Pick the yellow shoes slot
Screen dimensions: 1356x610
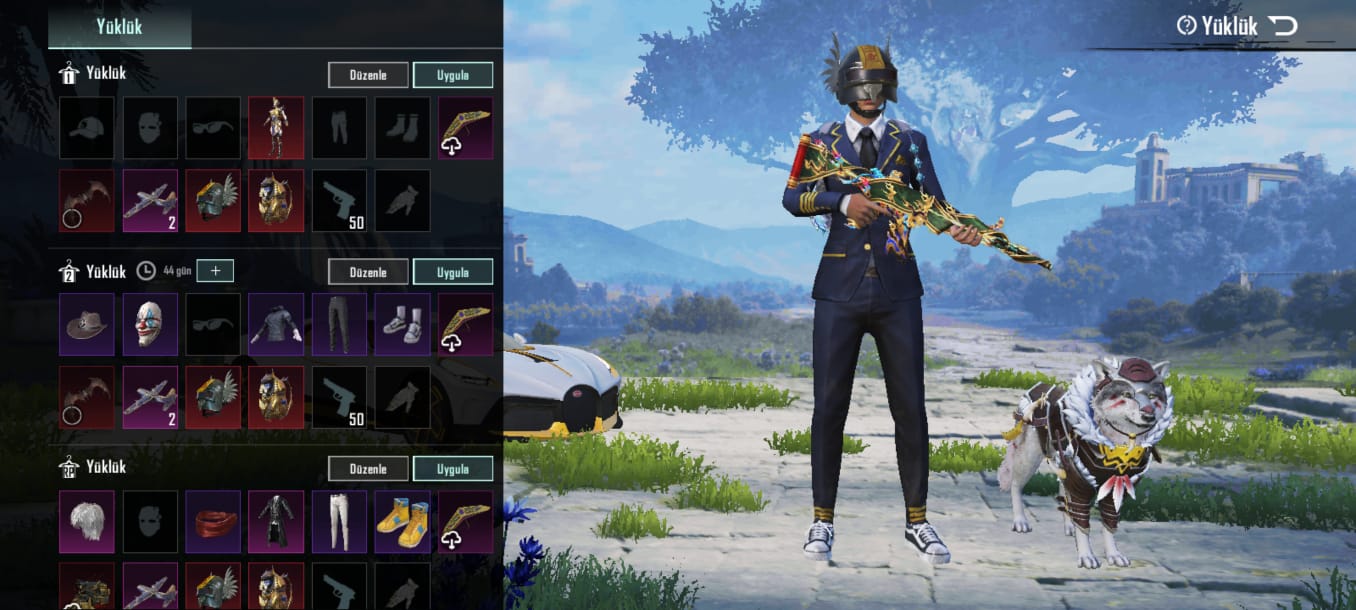pyautogui.click(x=403, y=521)
